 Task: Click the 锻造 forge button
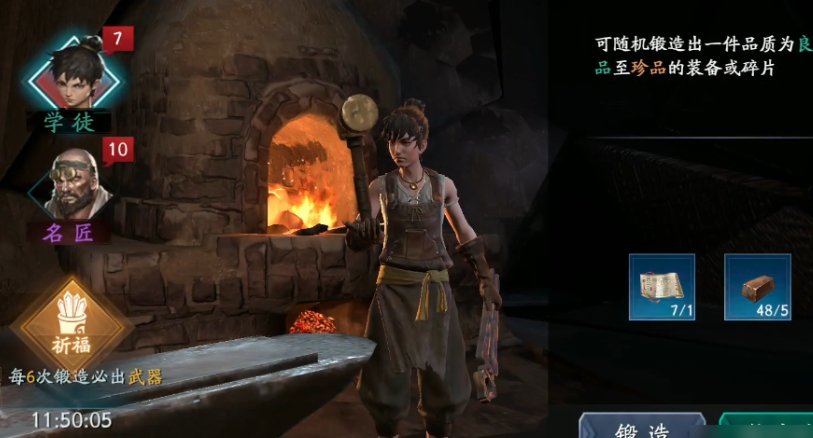pyautogui.click(x=643, y=427)
